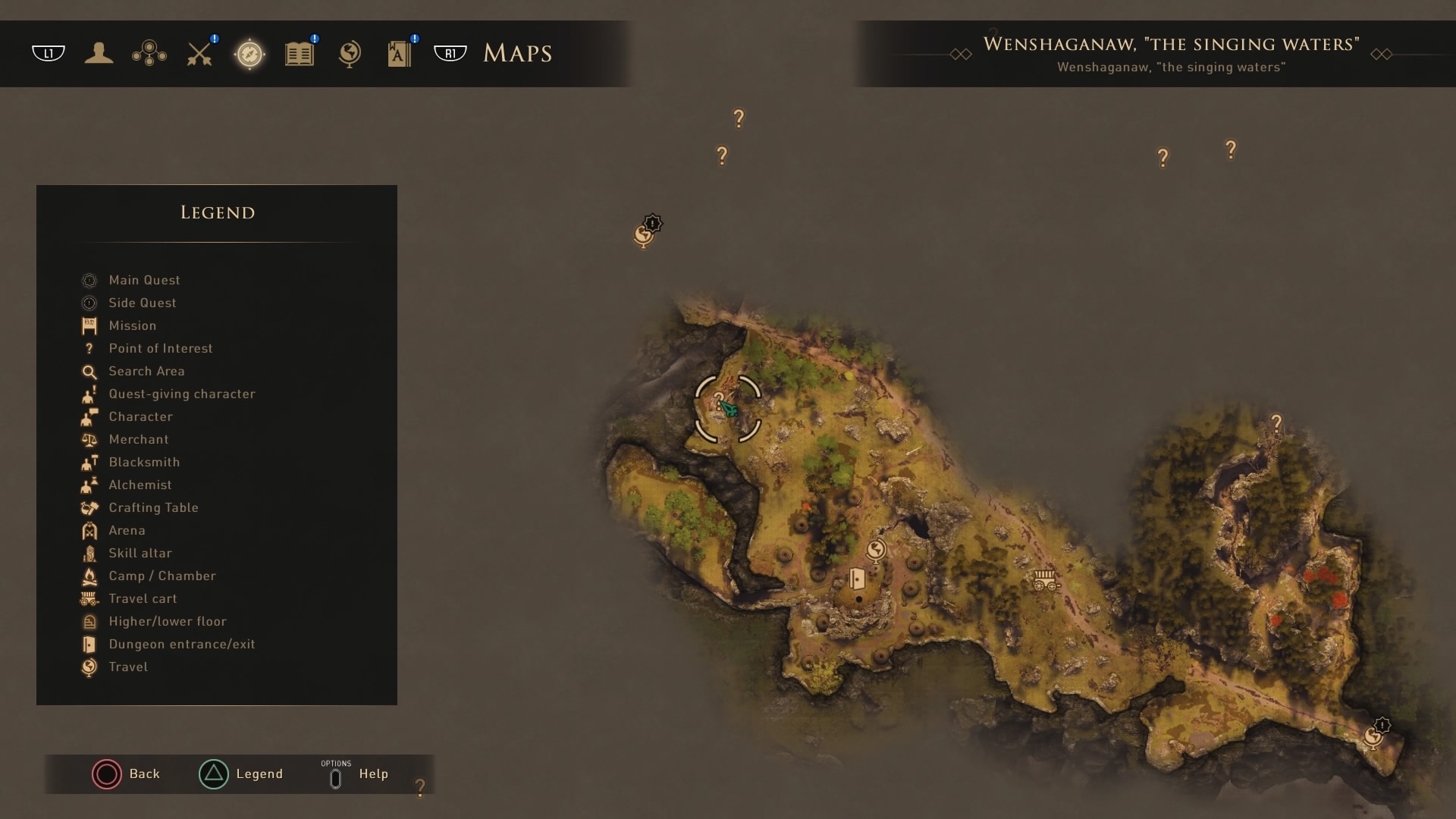1456x819 pixels.
Task: Open the character profile tab icon
Action: [99, 53]
